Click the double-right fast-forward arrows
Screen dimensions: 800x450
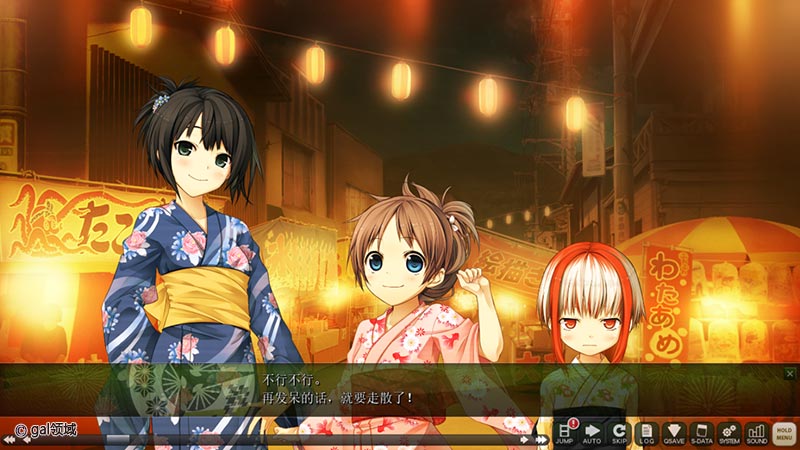[540, 439]
